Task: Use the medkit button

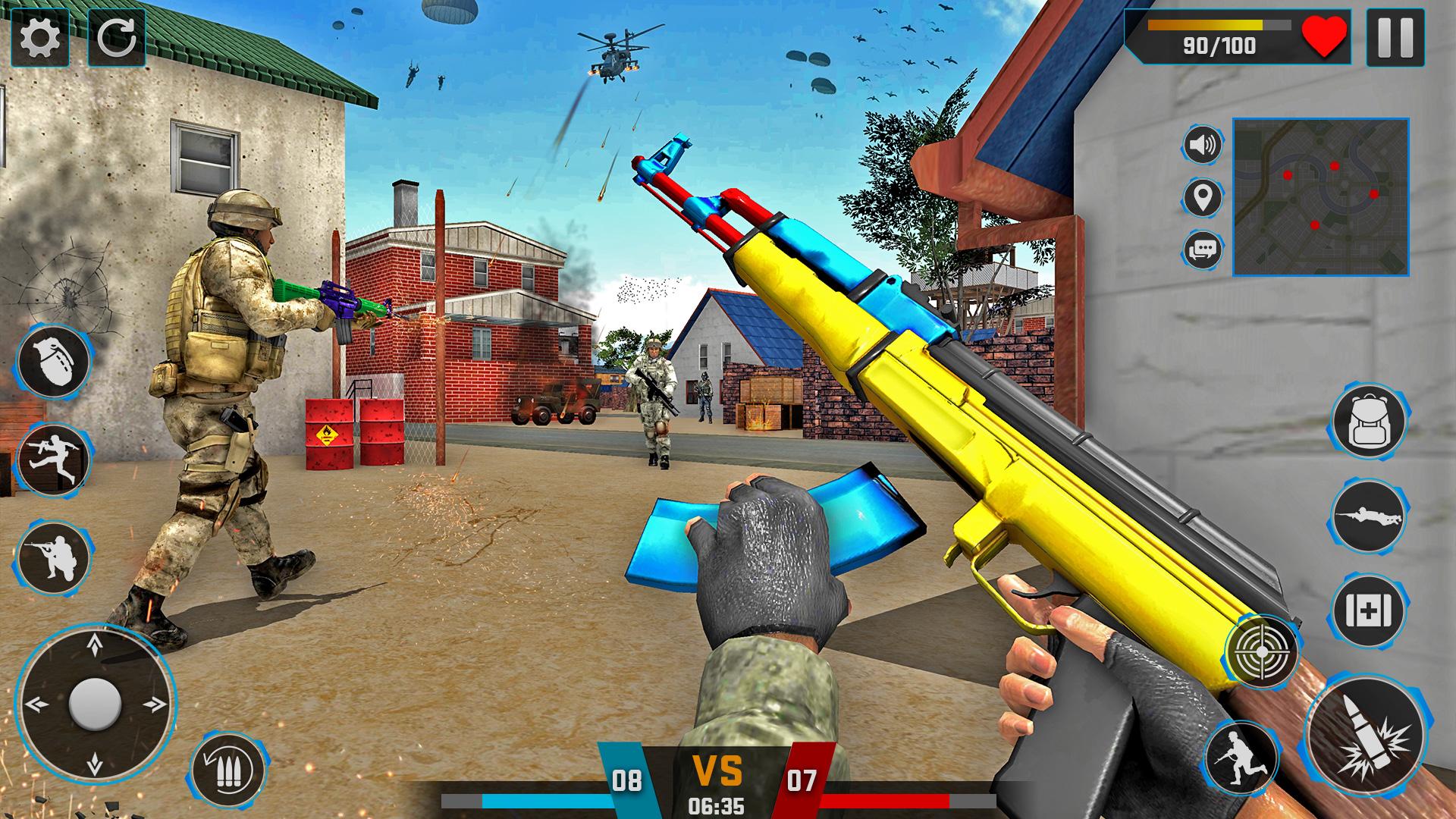Action: coord(1369,611)
